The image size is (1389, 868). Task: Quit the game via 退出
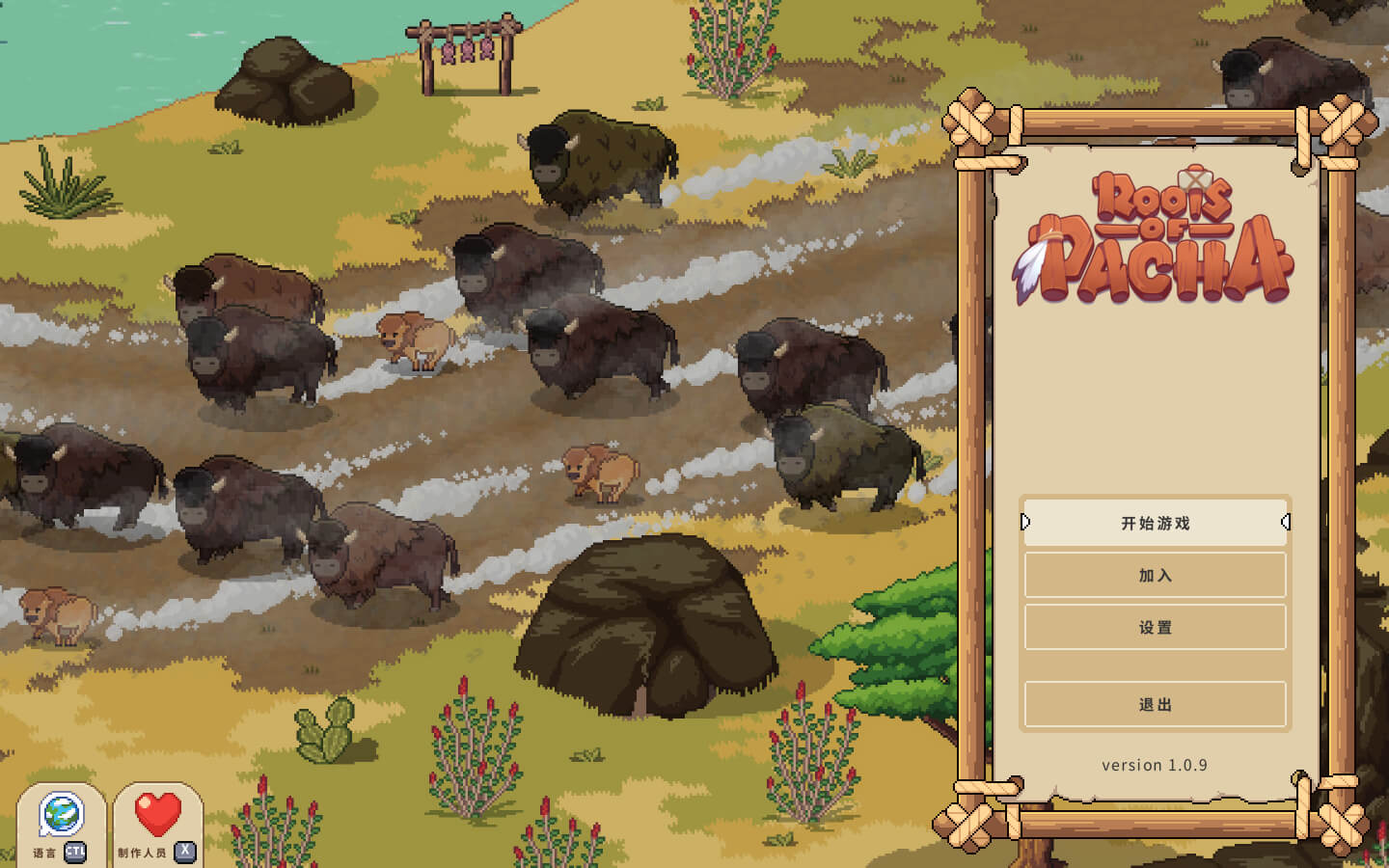pos(1155,705)
